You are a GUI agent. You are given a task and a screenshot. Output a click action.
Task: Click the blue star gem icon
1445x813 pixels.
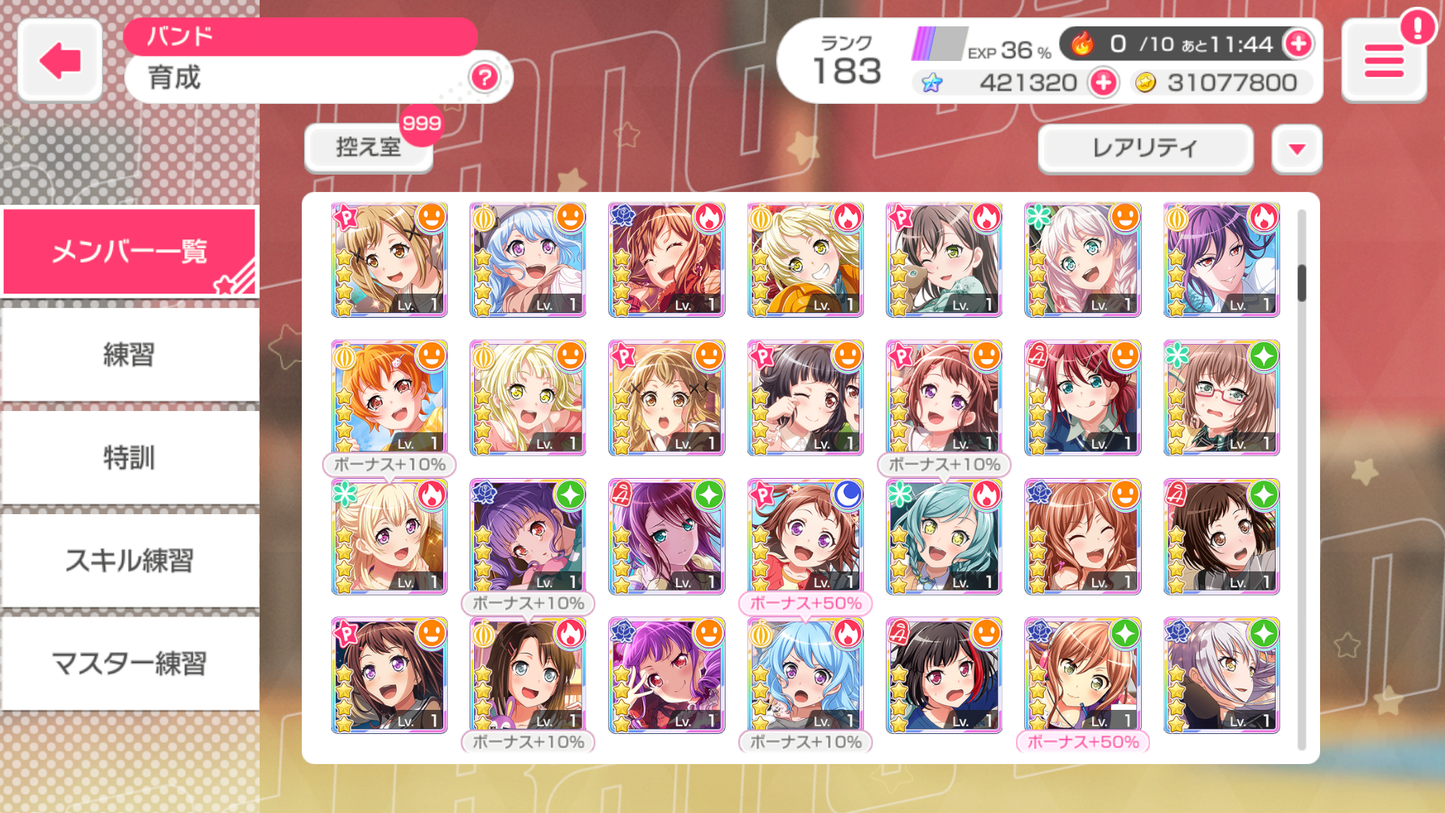pos(930,82)
